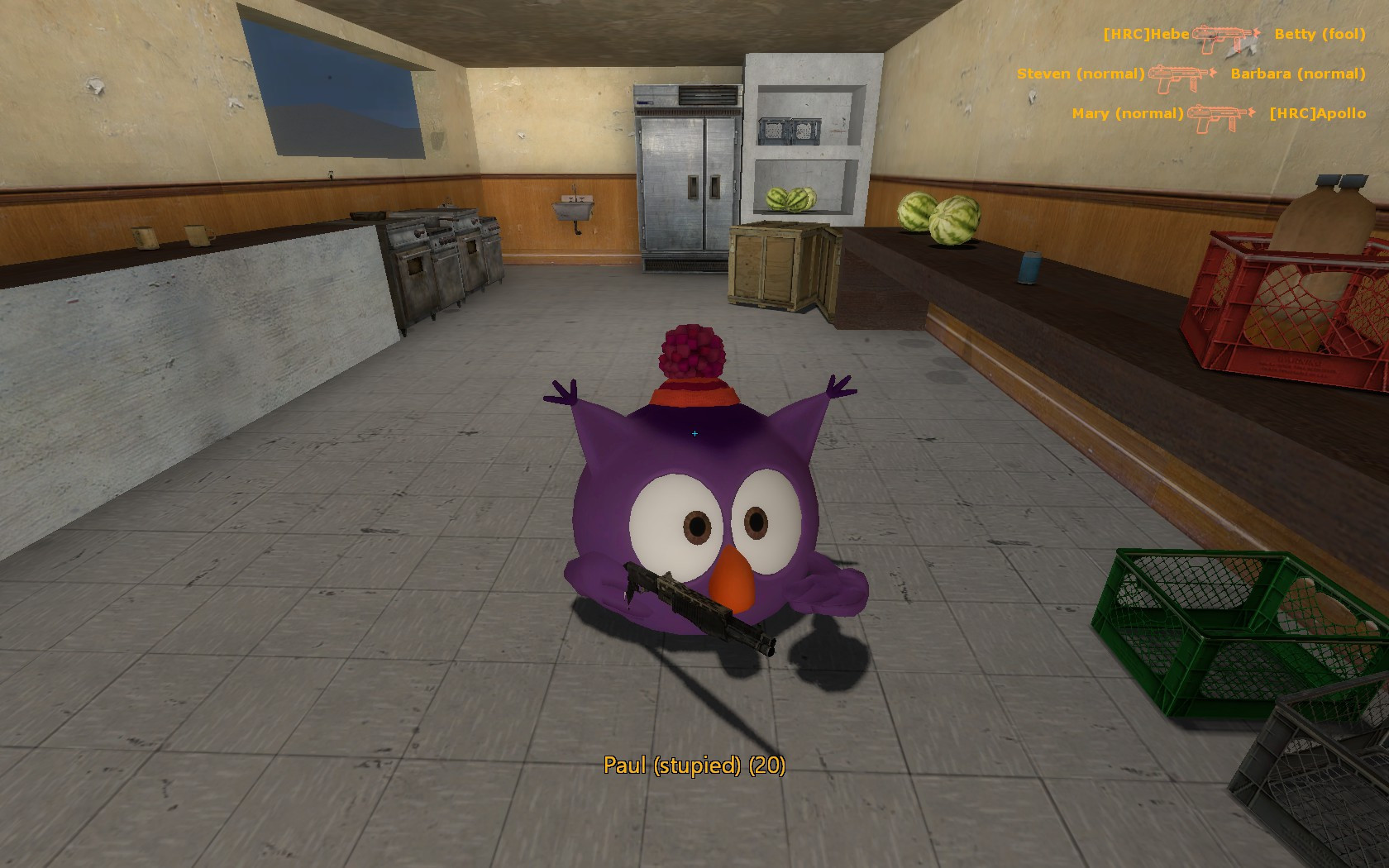
Task: Click the watermelon pair on the right shelf
Action: click(938, 217)
